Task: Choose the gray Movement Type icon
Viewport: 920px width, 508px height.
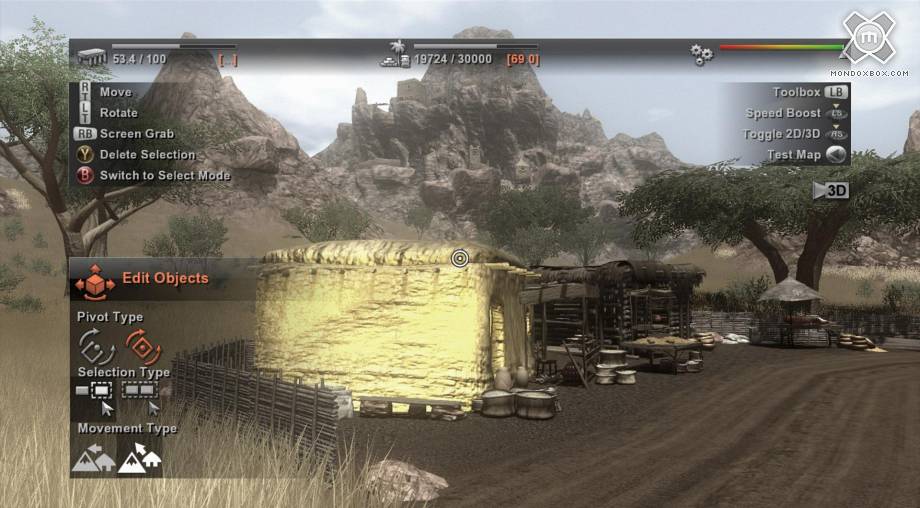Action: 92,457
